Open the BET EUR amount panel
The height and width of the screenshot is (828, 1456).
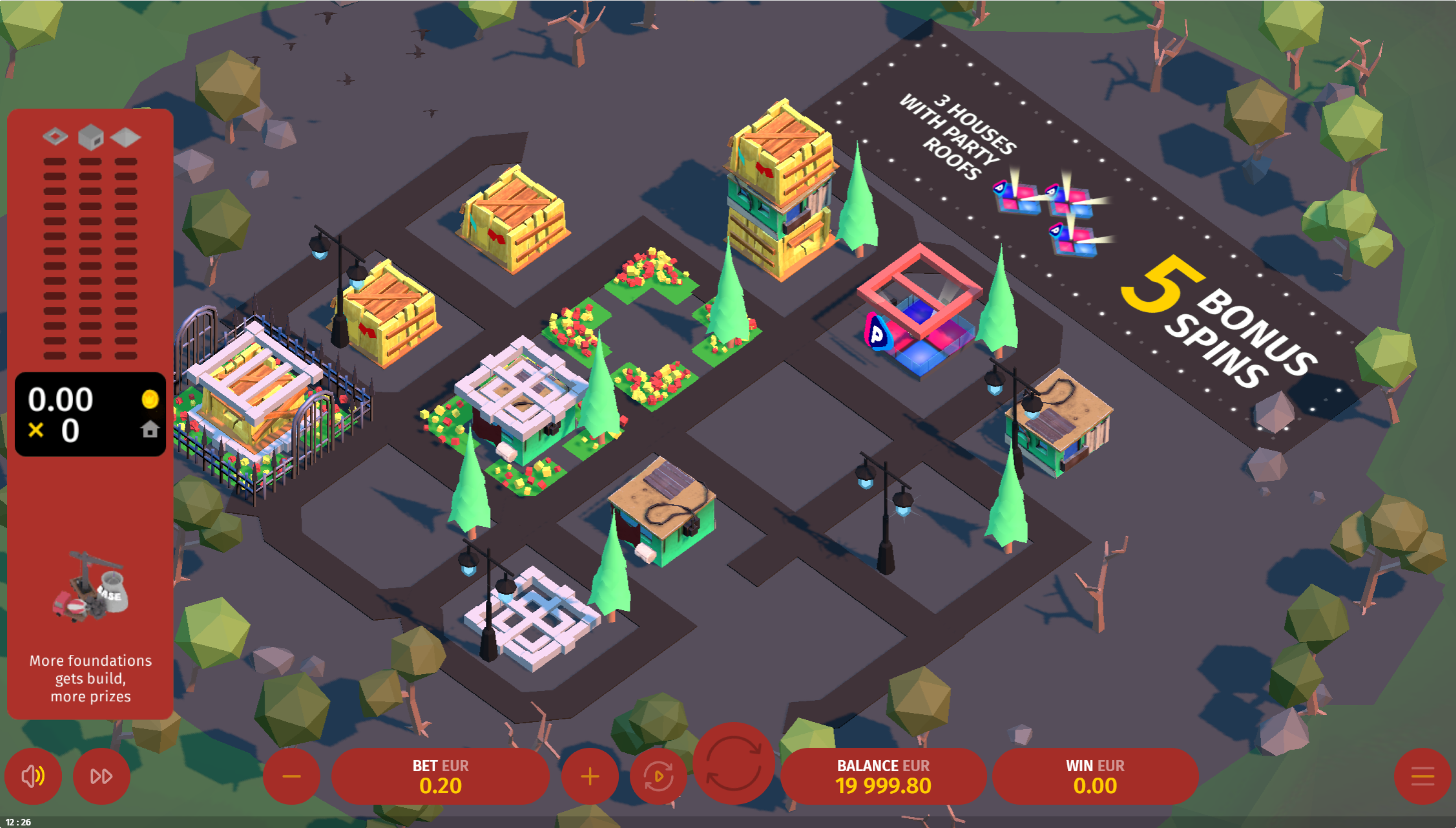(x=441, y=776)
